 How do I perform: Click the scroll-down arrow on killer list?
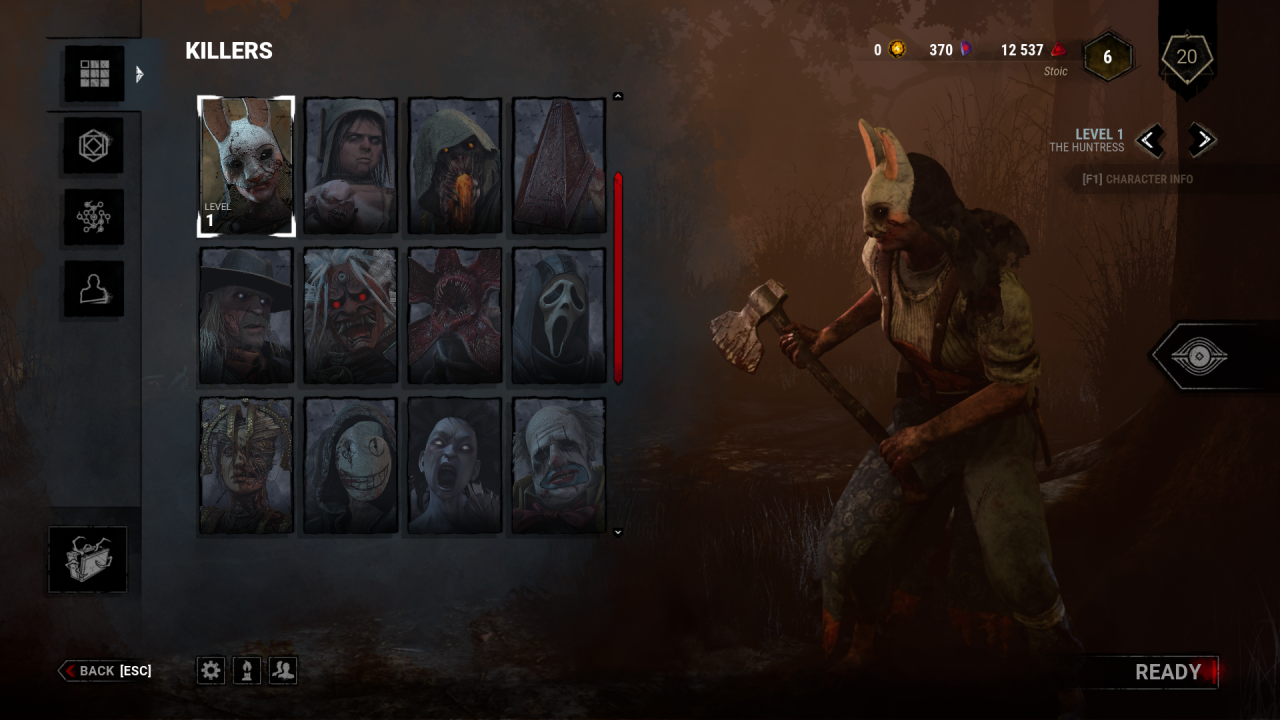point(617,532)
